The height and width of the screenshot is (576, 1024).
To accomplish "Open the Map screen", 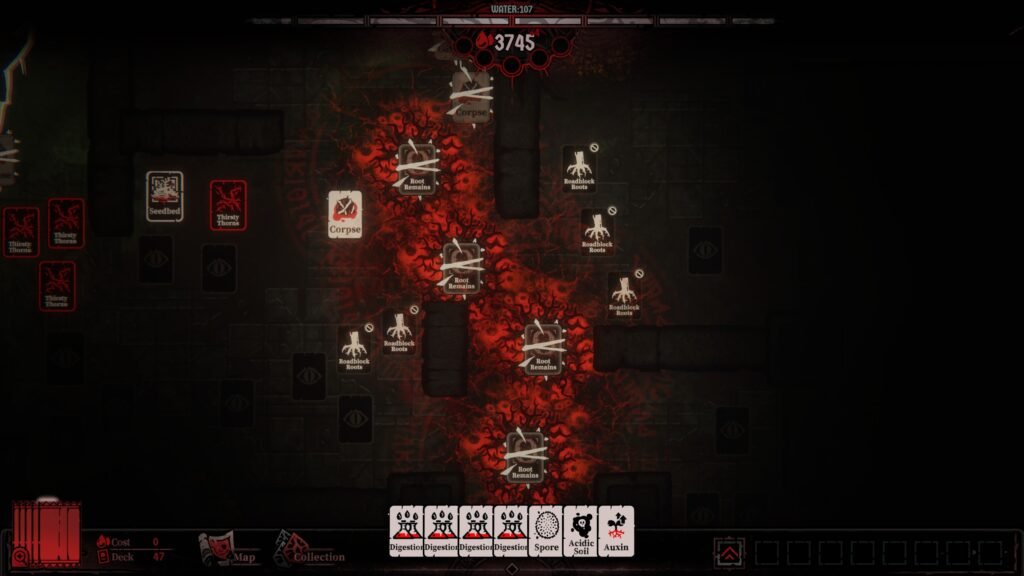I will (229, 549).
